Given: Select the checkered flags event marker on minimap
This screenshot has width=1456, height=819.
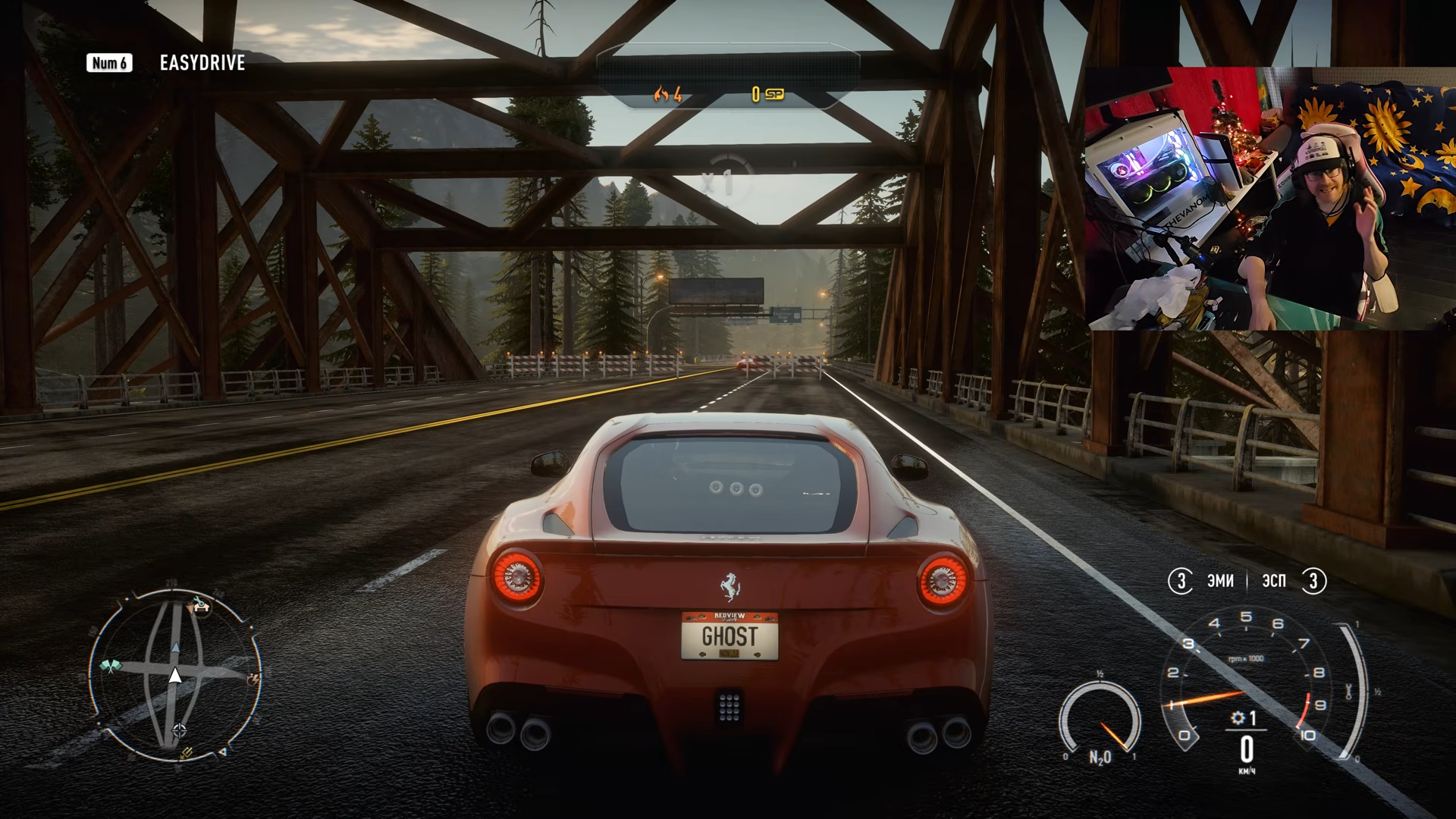Looking at the screenshot, I should click(x=111, y=667).
